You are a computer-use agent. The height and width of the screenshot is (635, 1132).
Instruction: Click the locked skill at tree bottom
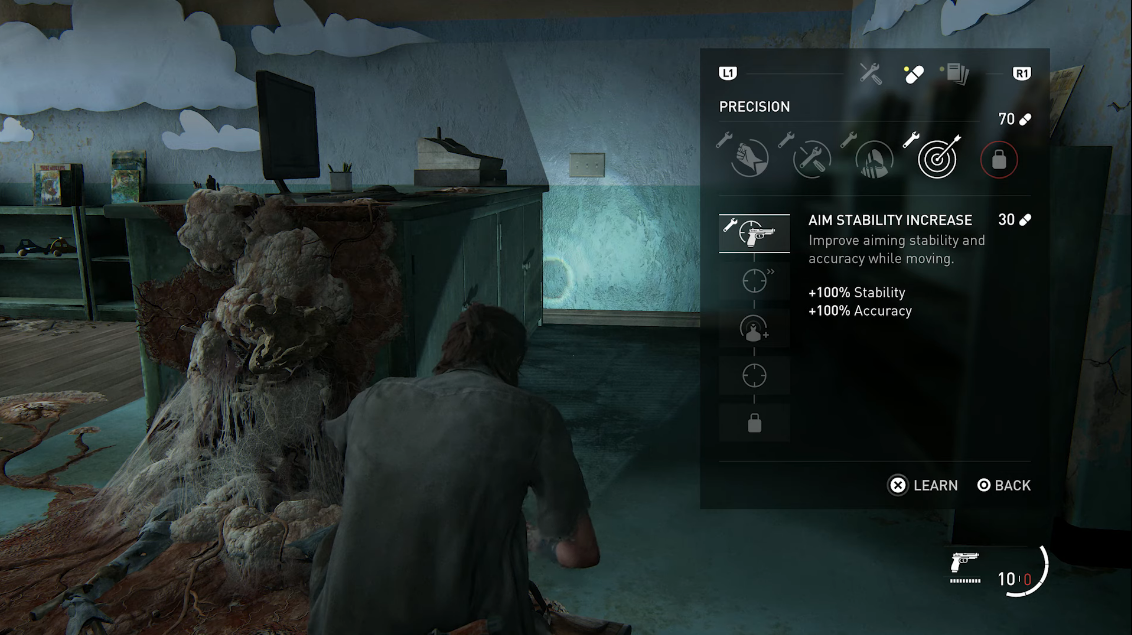tap(754, 424)
